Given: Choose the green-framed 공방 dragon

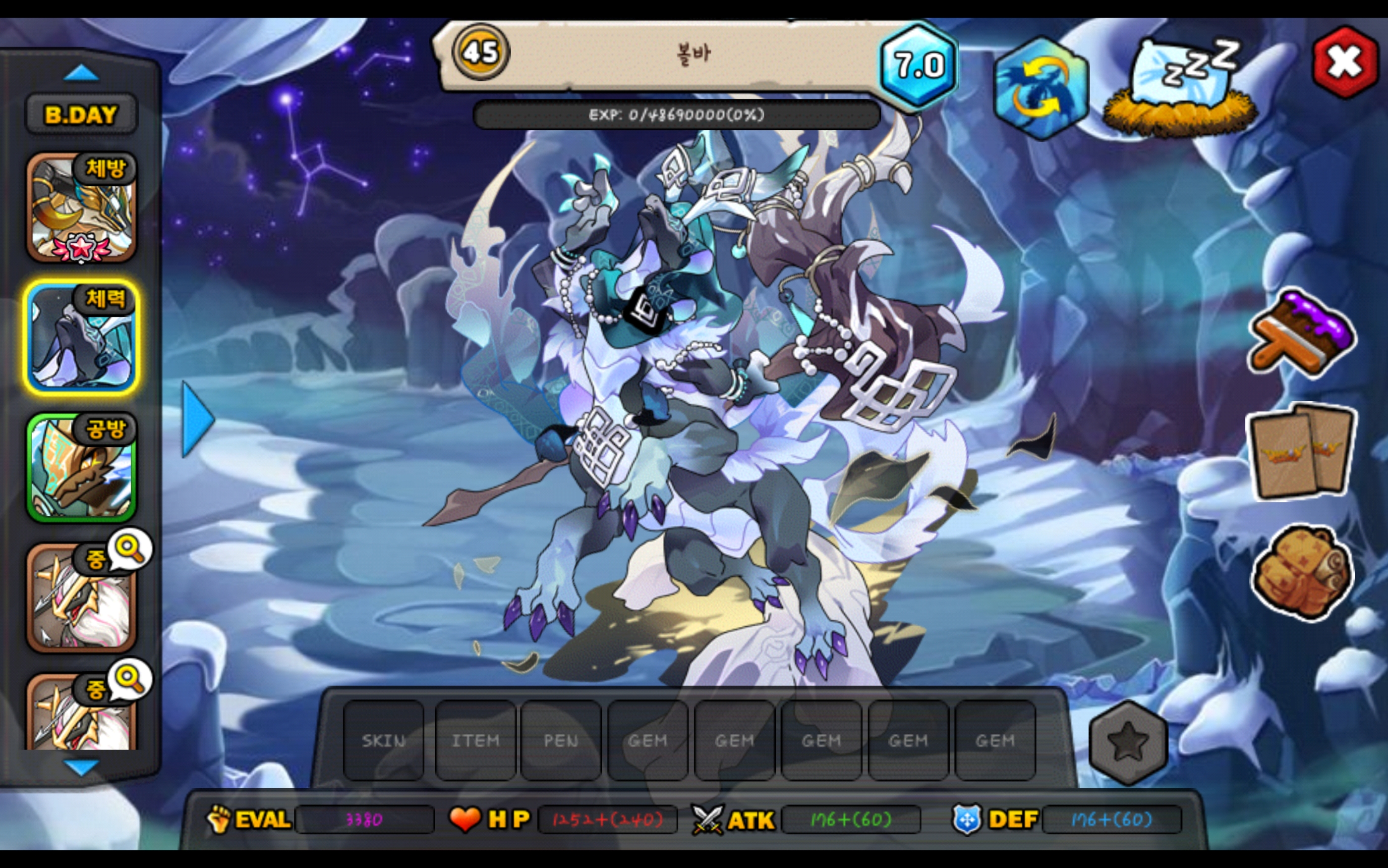Looking at the screenshot, I should point(82,467).
